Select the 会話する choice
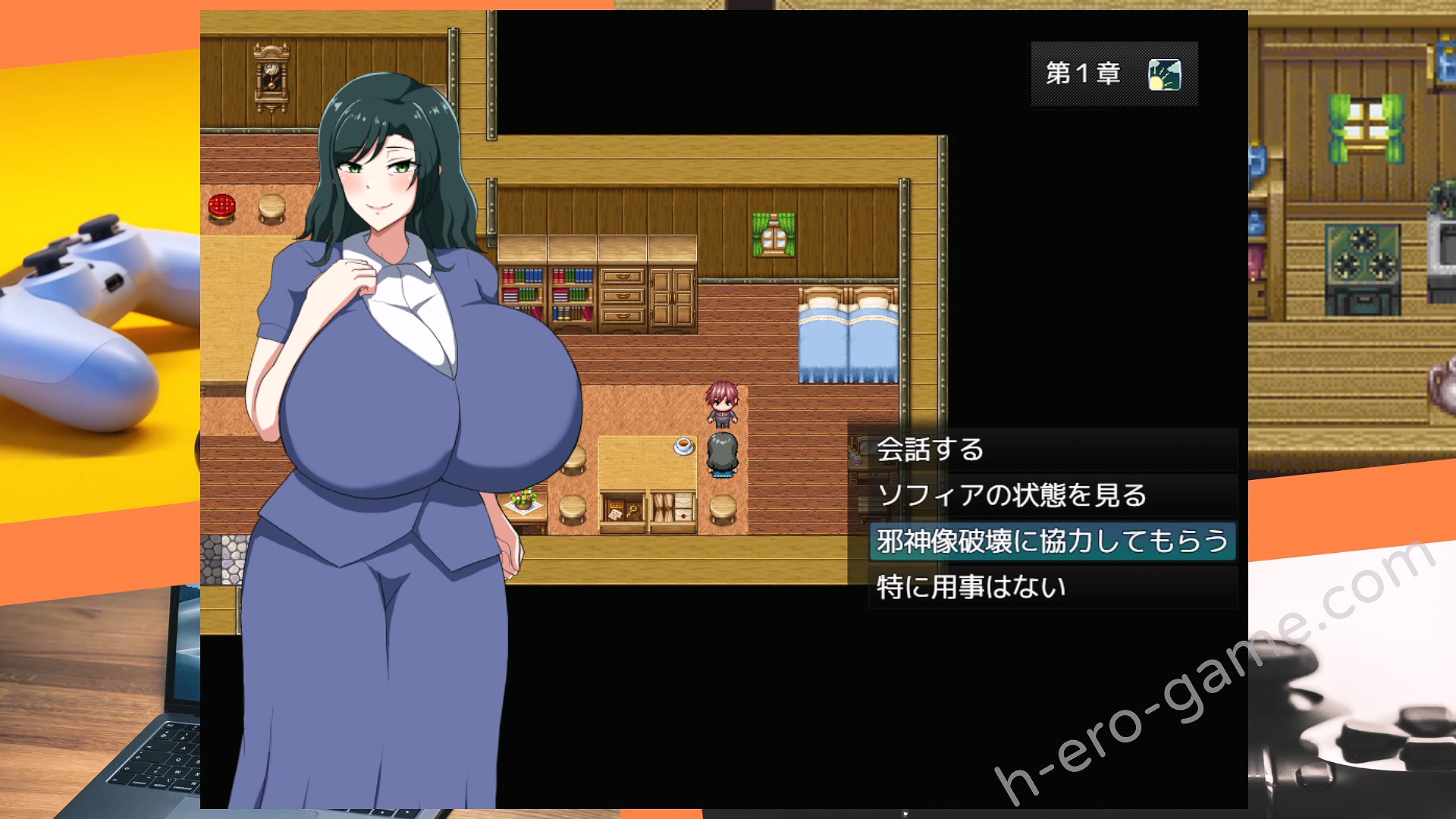Image resolution: width=1456 pixels, height=819 pixels. pyautogui.click(x=930, y=450)
